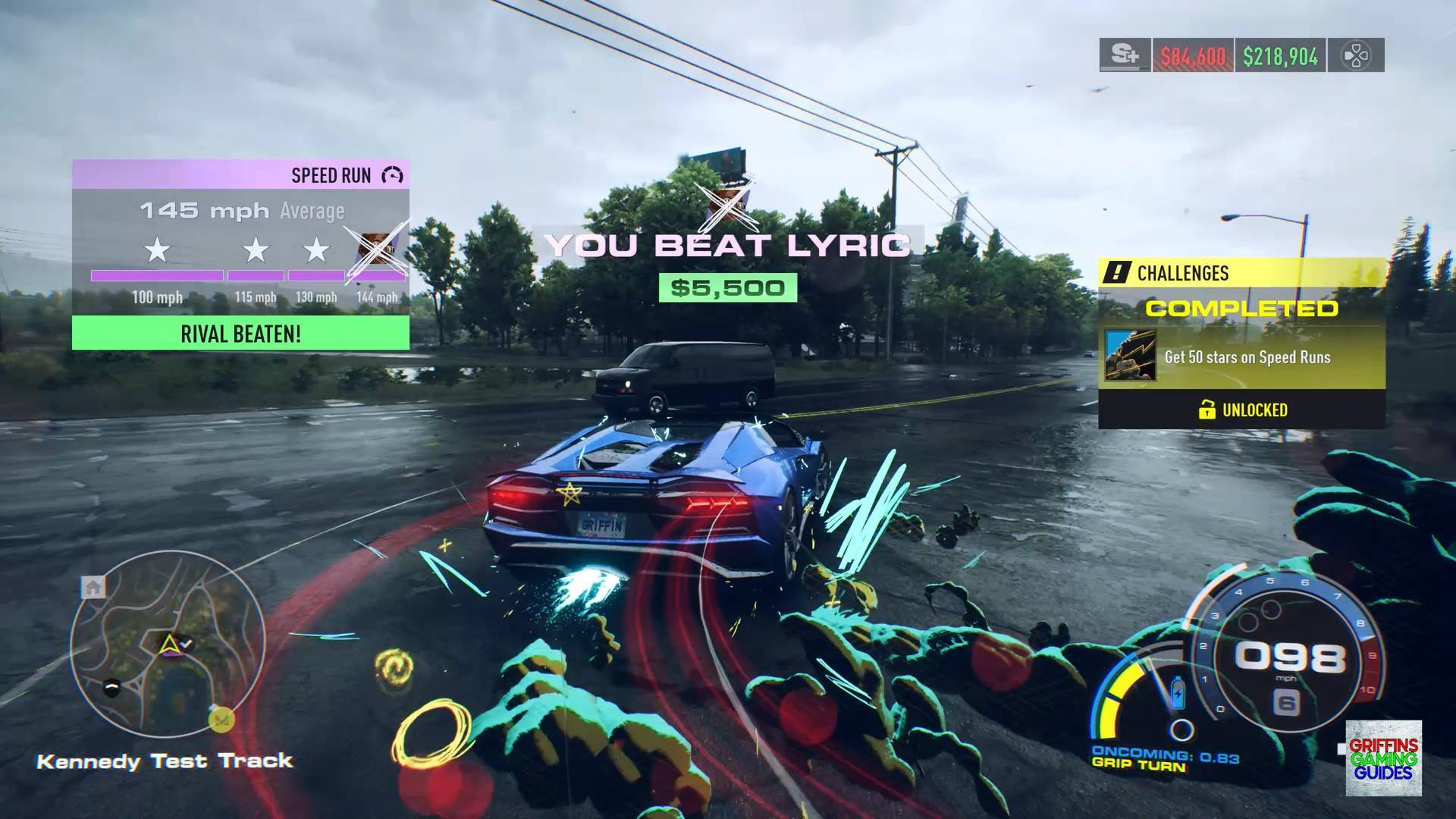Image resolution: width=1456 pixels, height=819 pixels.
Task: Click the Rival Beaten banner
Action: tap(240, 334)
